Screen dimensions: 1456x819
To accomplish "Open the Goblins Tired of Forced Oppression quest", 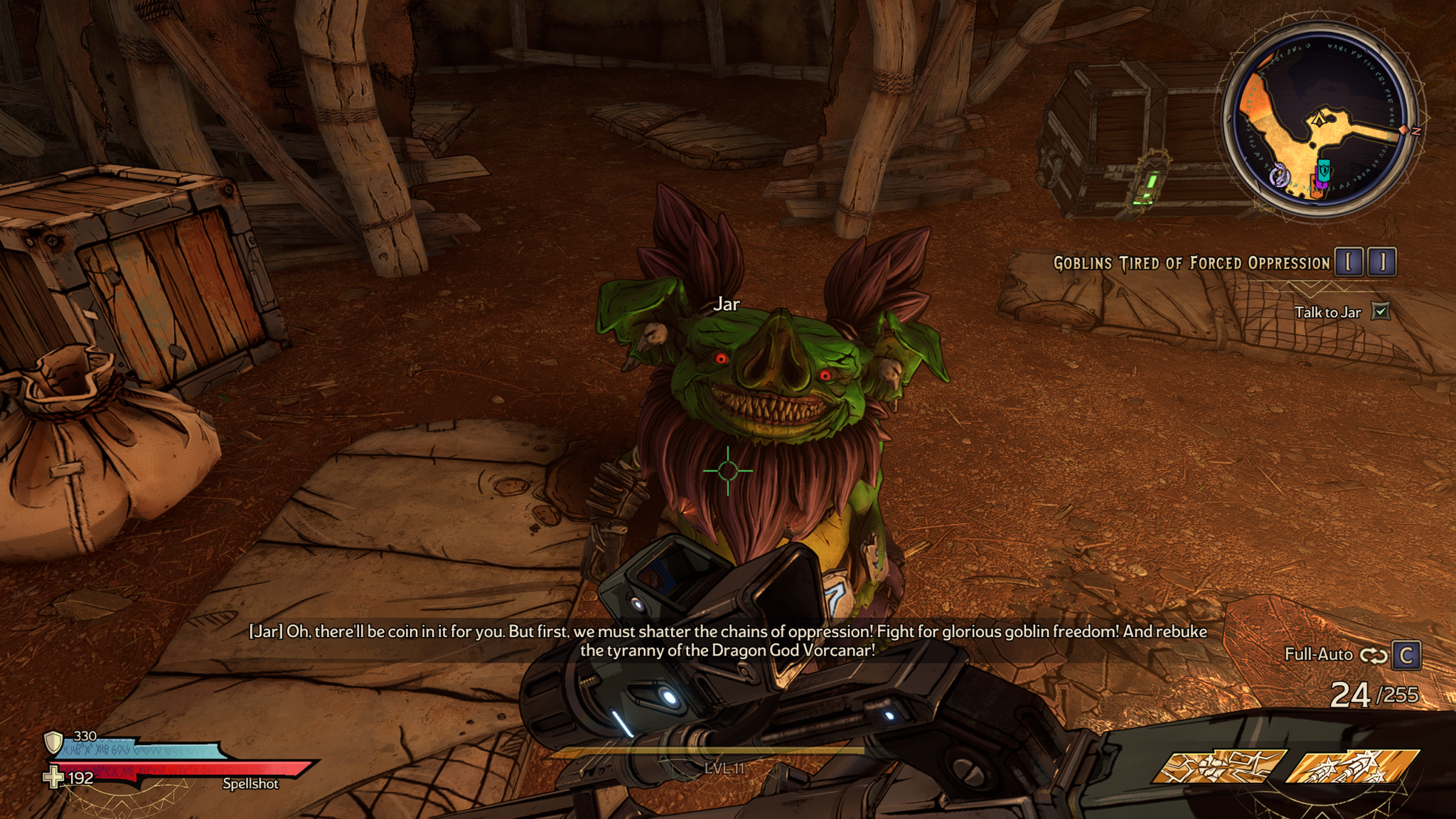I will pos(1192,263).
